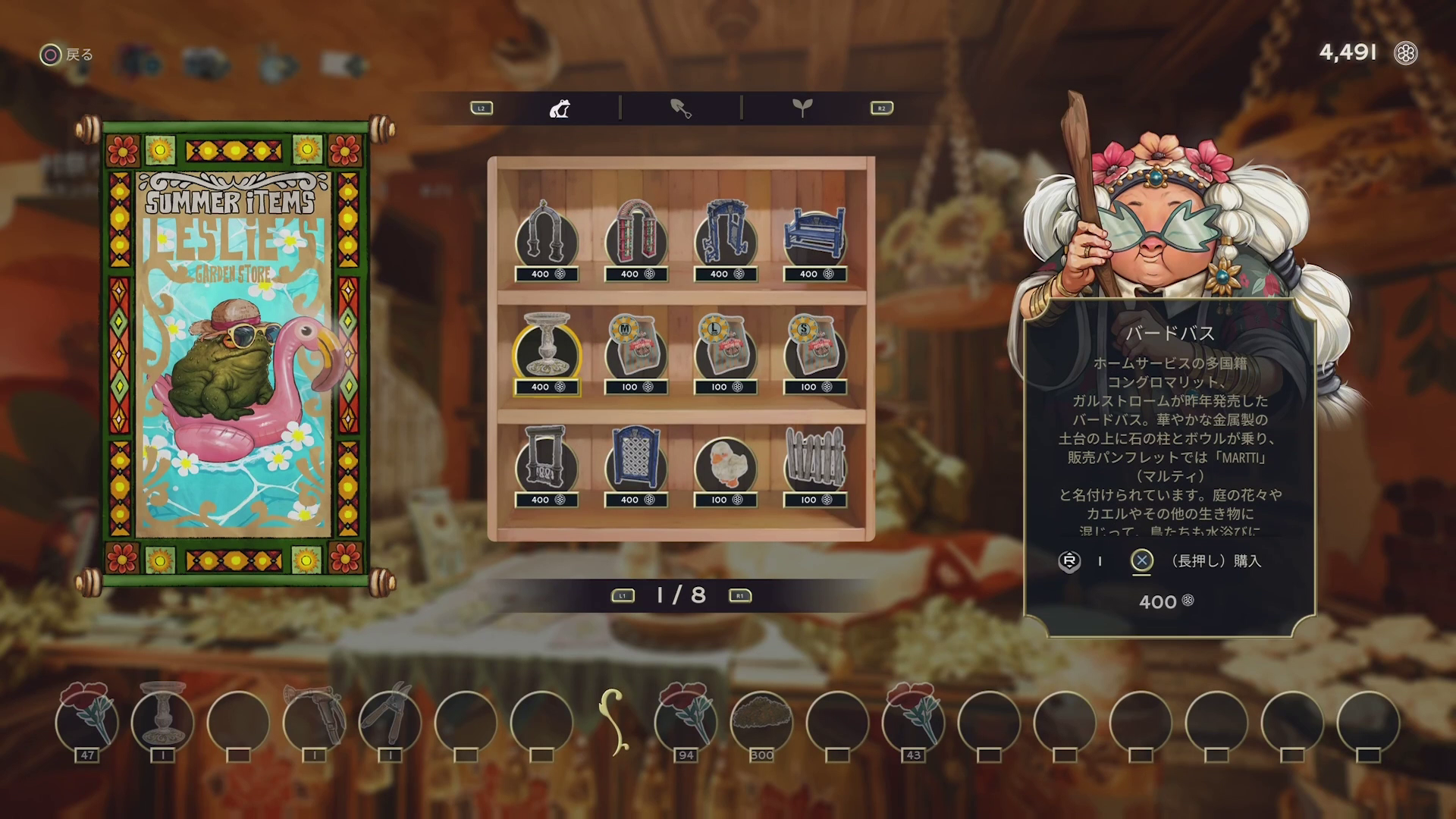
Task: Select the red flower-covered arch item
Action: 636,238
